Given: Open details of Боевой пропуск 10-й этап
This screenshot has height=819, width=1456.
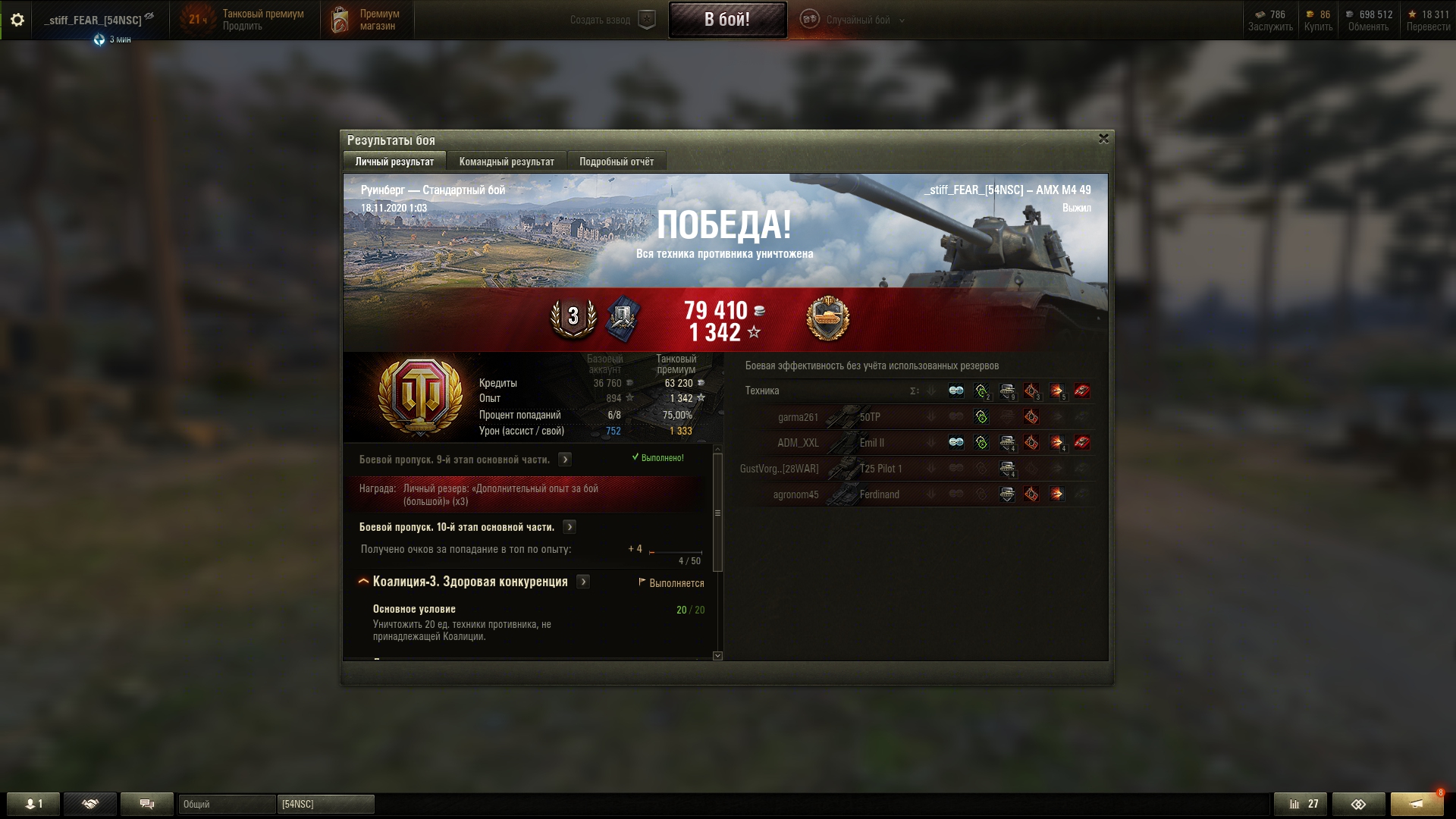Looking at the screenshot, I should pyautogui.click(x=570, y=527).
